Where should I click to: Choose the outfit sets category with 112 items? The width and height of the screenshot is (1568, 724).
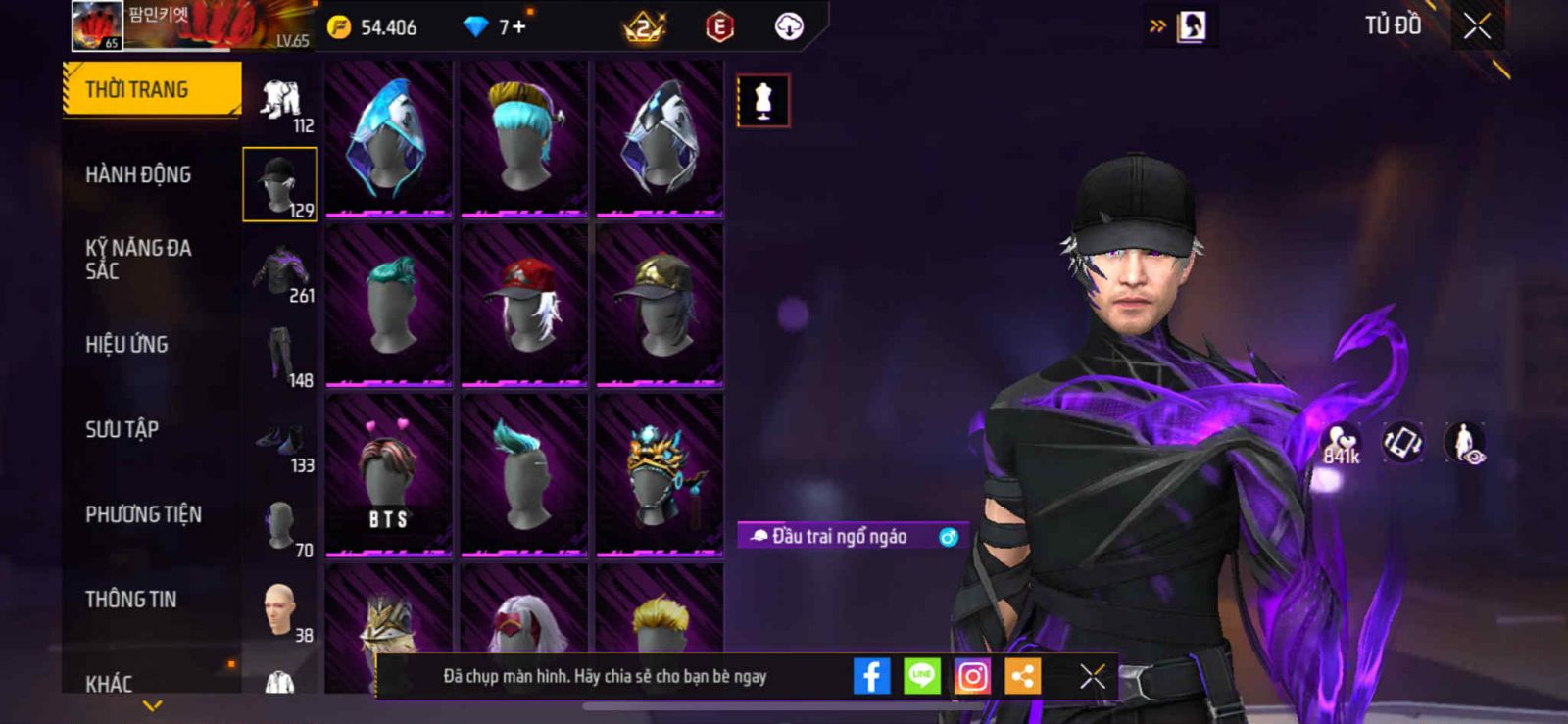[x=281, y=103]
